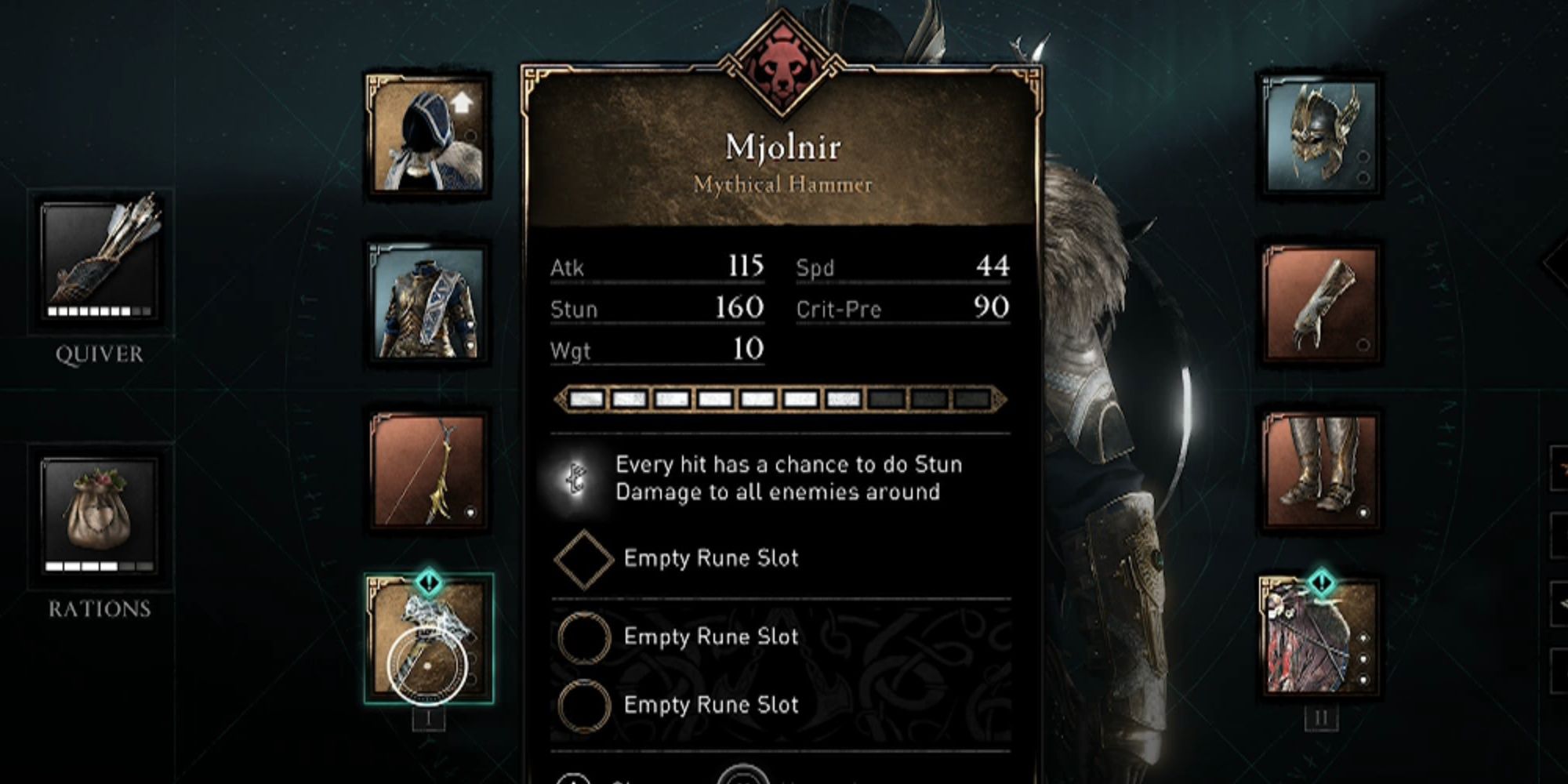Choose the torso armor slot
The width and height of the screenshot is (1568, 784).
[x=427, y=303]
